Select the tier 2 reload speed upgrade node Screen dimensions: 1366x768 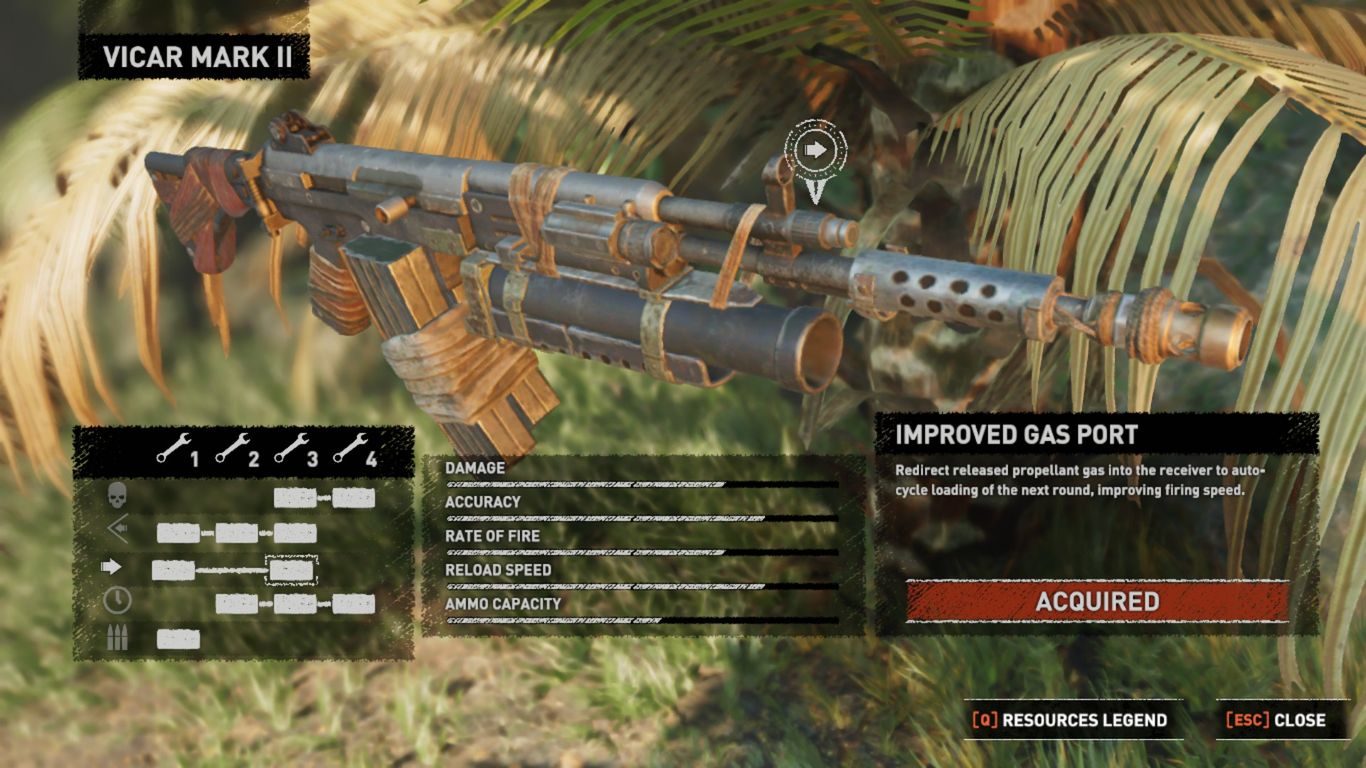pyautogui.click(x=237, y=604)
